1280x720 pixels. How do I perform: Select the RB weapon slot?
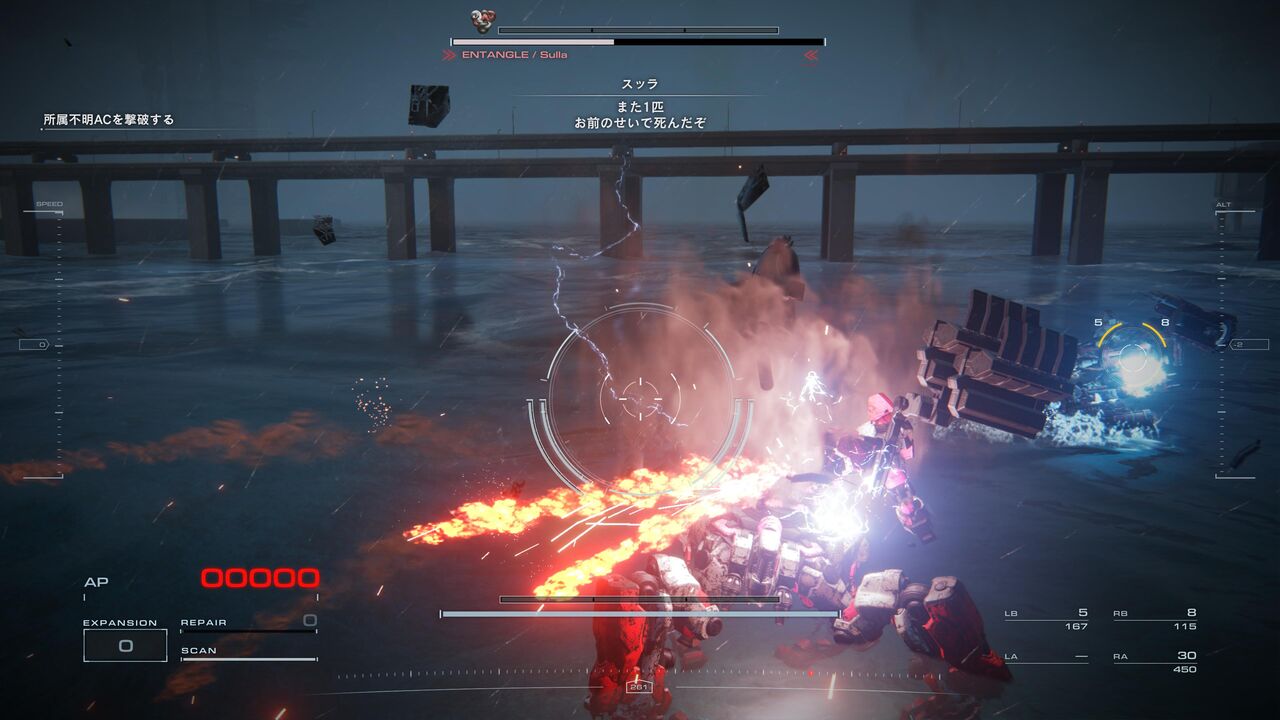click(1155, 620)
